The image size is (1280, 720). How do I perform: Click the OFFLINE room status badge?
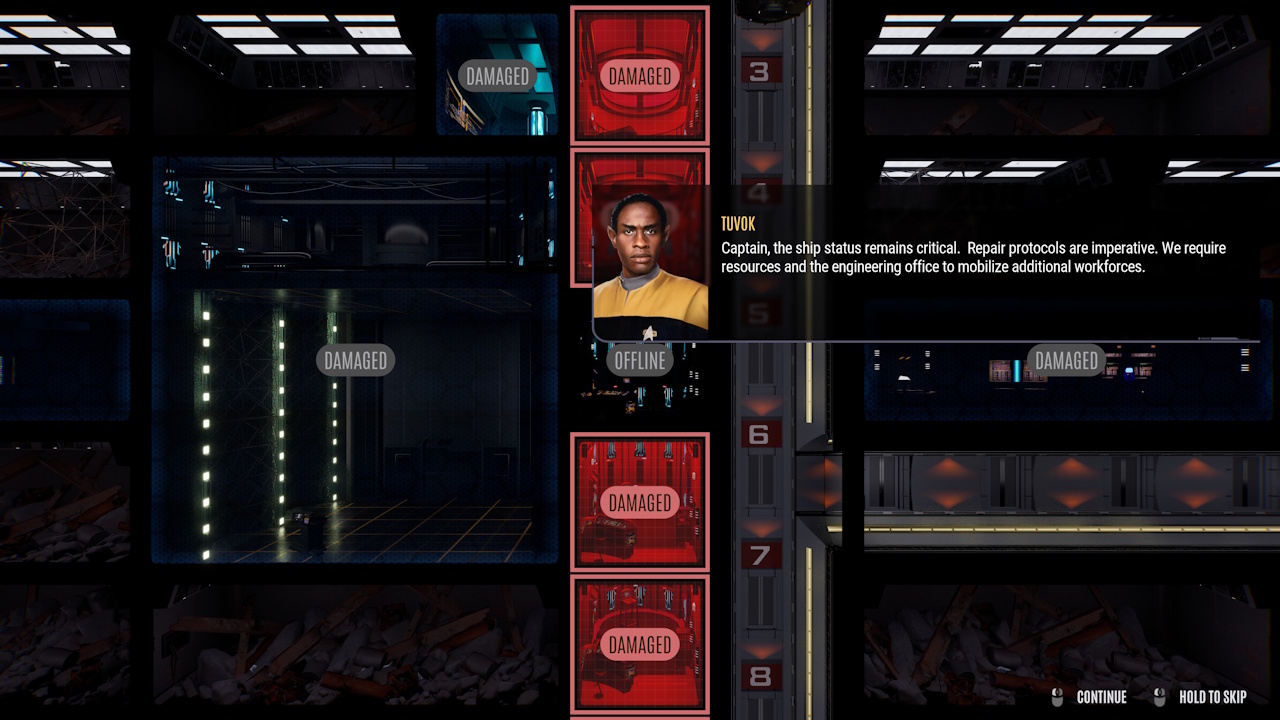tap(639, 360)
